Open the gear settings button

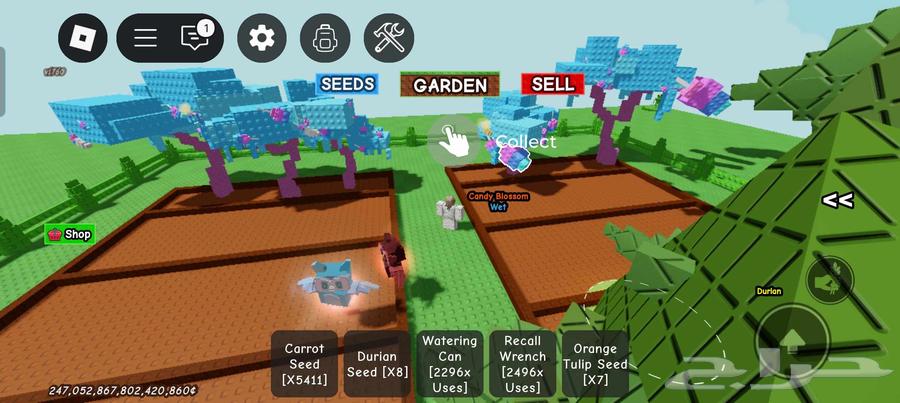(261, 39)
